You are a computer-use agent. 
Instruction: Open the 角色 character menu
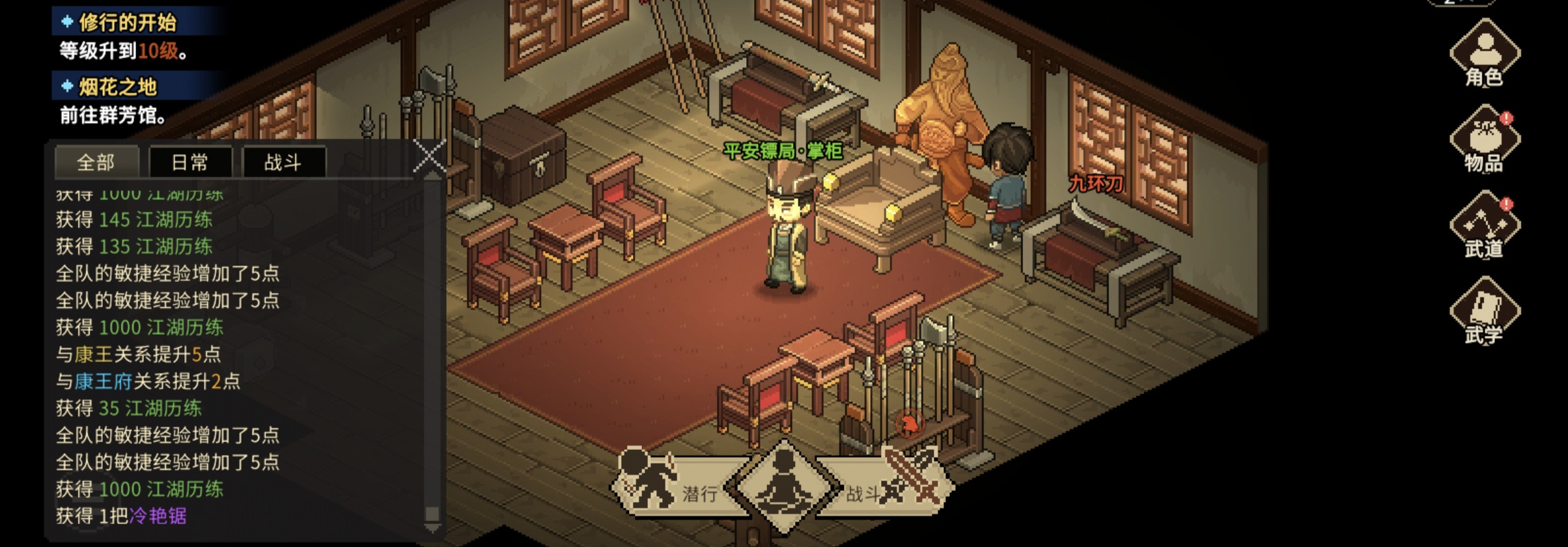1485,55
